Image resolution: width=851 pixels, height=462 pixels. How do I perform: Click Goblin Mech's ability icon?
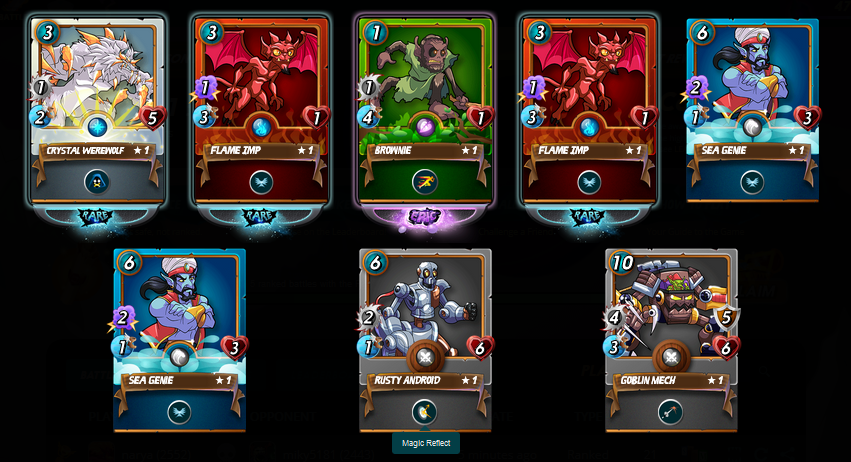[671, 412]
